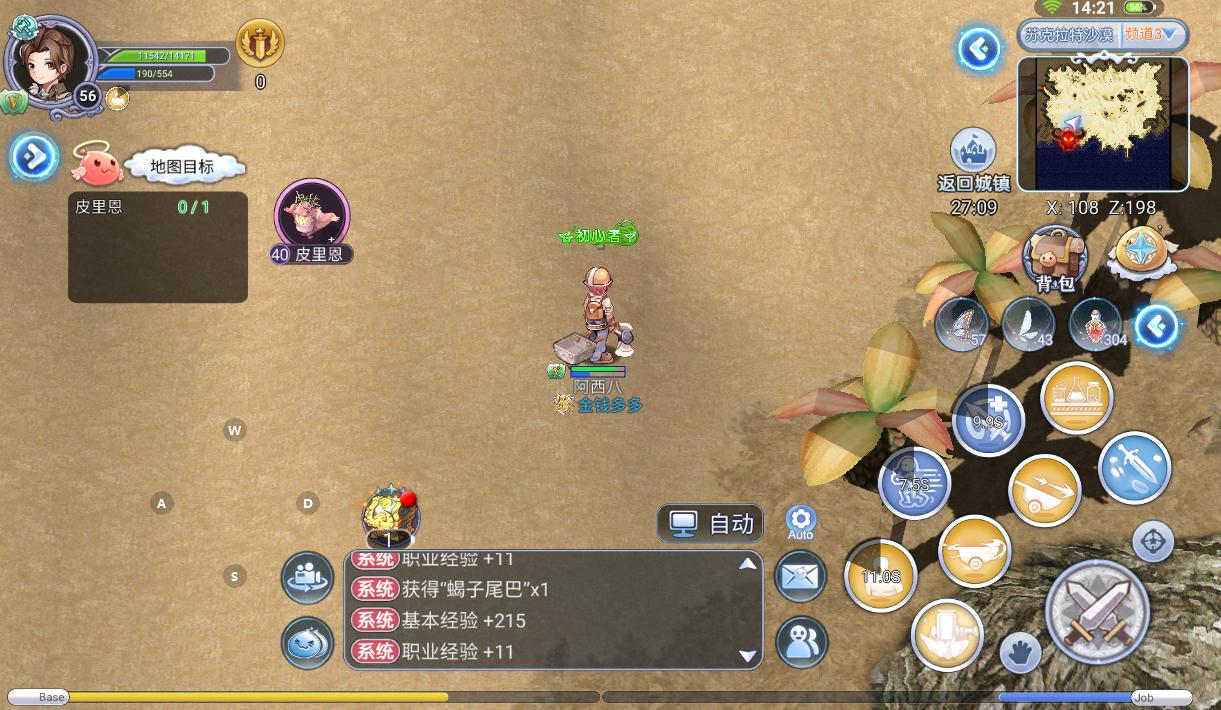Activate the crossed swords attack button
Screen dimensions: 1221x710
pos(1097,611)
